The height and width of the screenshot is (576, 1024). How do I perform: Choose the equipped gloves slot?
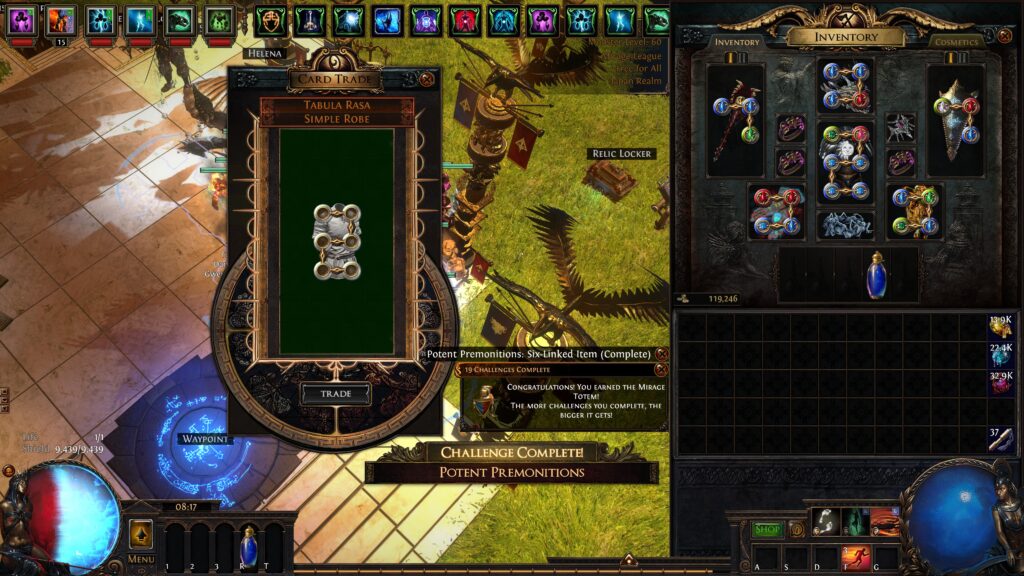pos(775,211)
